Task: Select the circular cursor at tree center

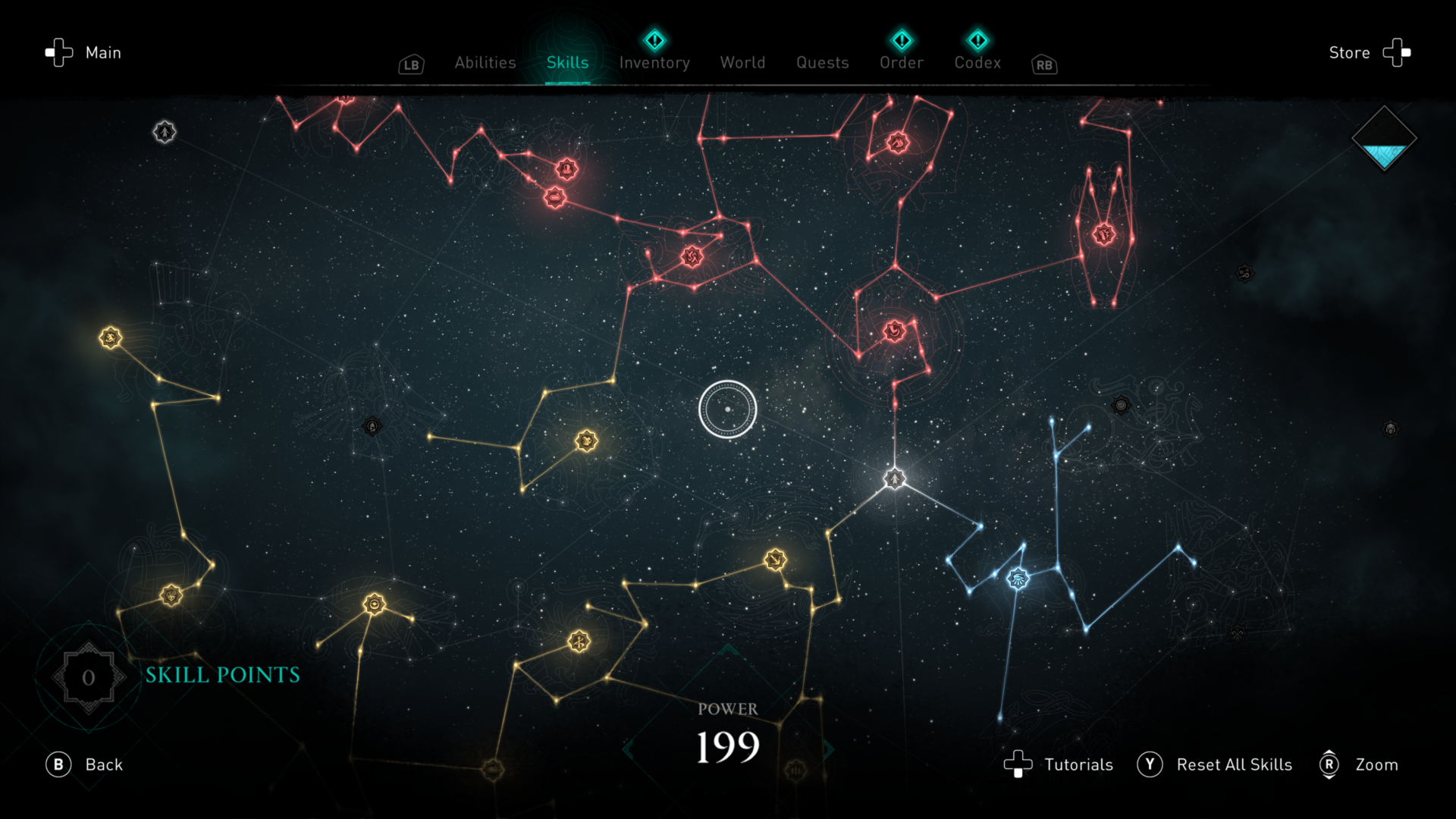Action: point(727,409)
